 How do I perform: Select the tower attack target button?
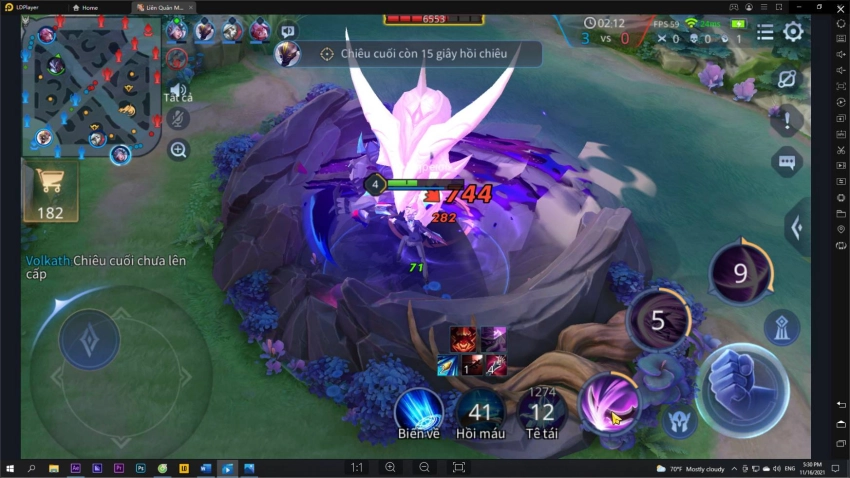(x=781, y=327)
